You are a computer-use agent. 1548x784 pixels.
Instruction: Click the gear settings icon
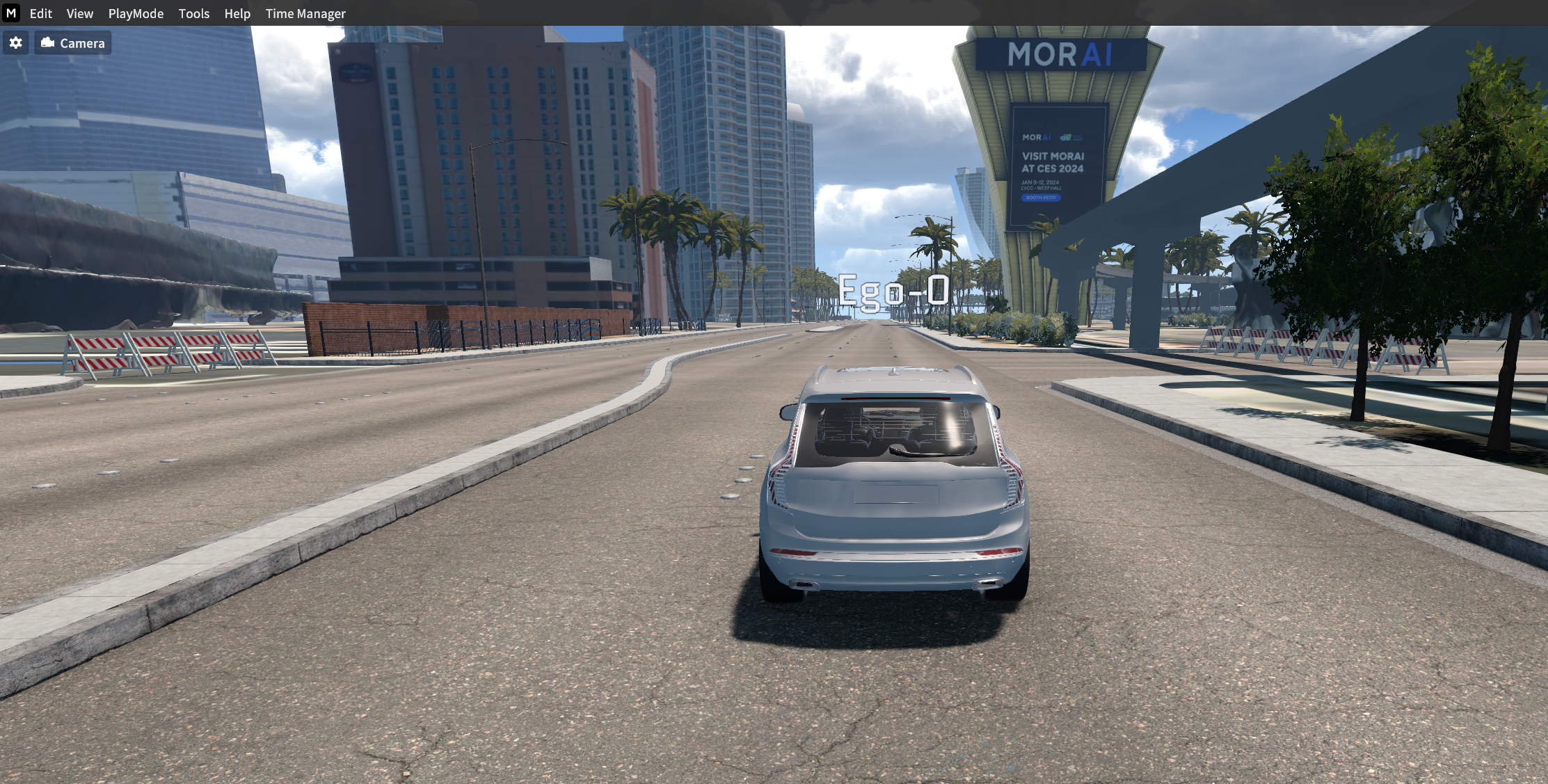15,43
